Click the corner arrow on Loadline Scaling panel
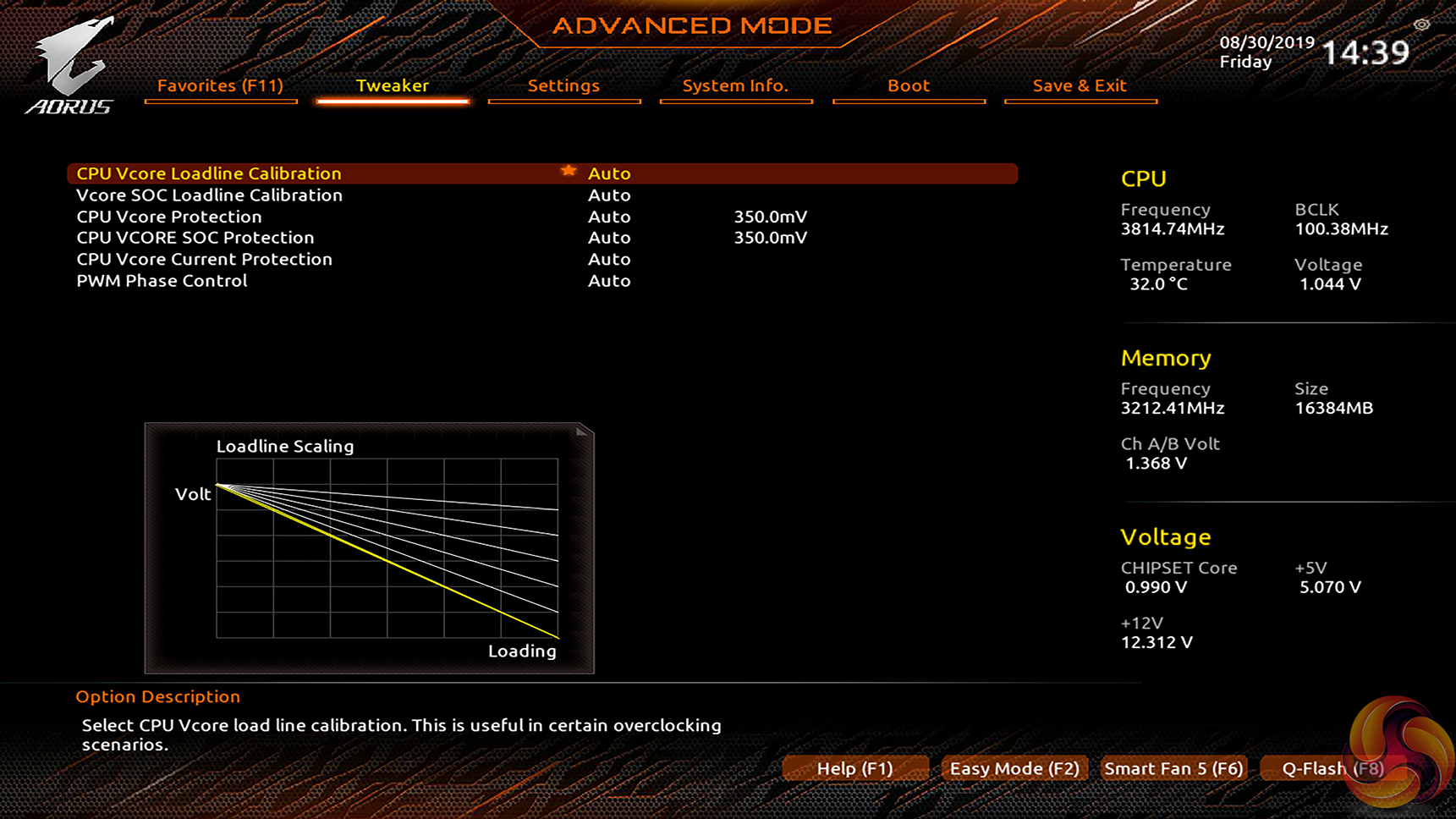This screenshot has height=819, width=1456. tap(581, 432)
